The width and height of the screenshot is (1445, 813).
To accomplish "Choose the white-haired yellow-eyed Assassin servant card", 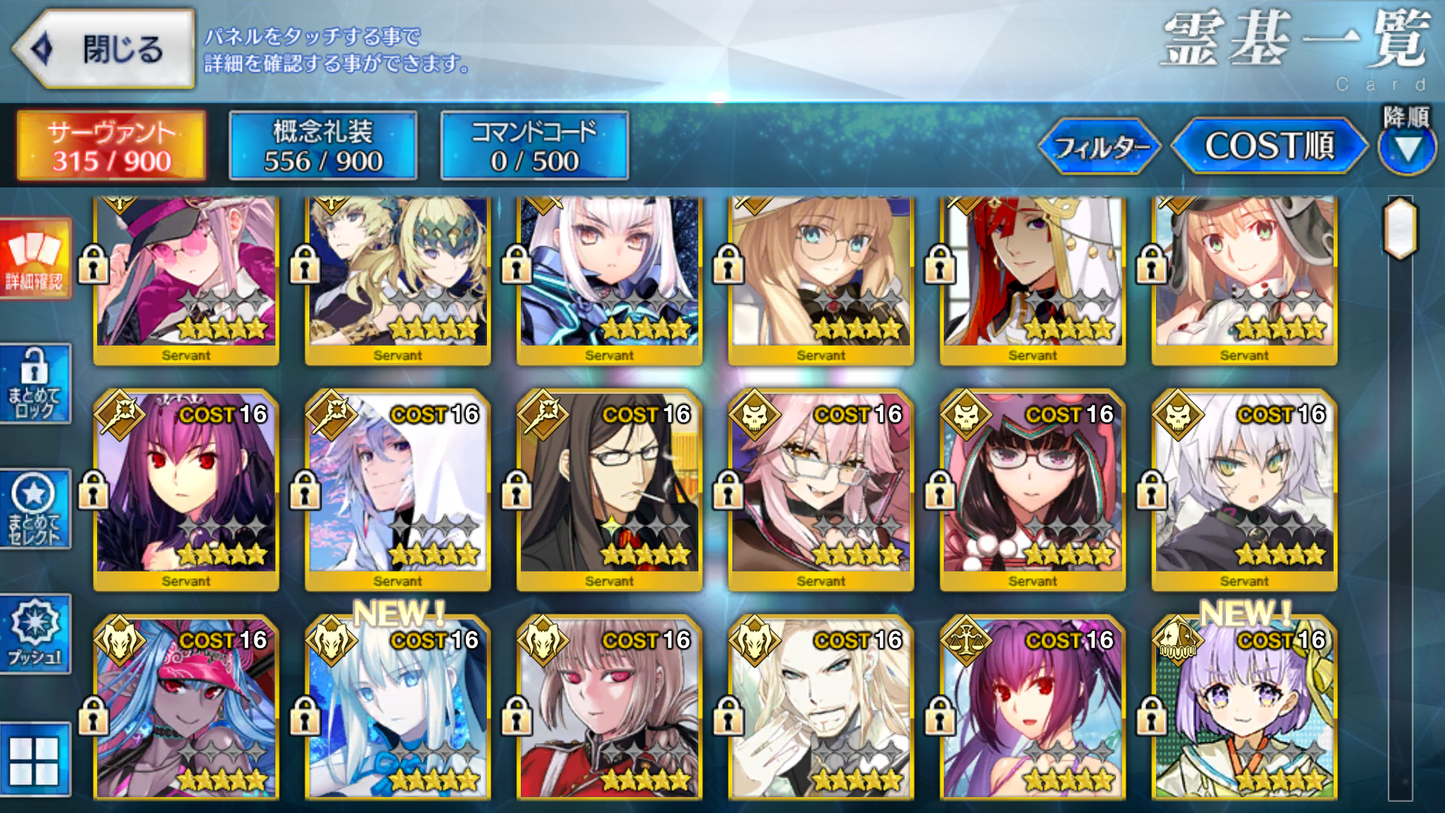I will click(x=1244, y=488).
